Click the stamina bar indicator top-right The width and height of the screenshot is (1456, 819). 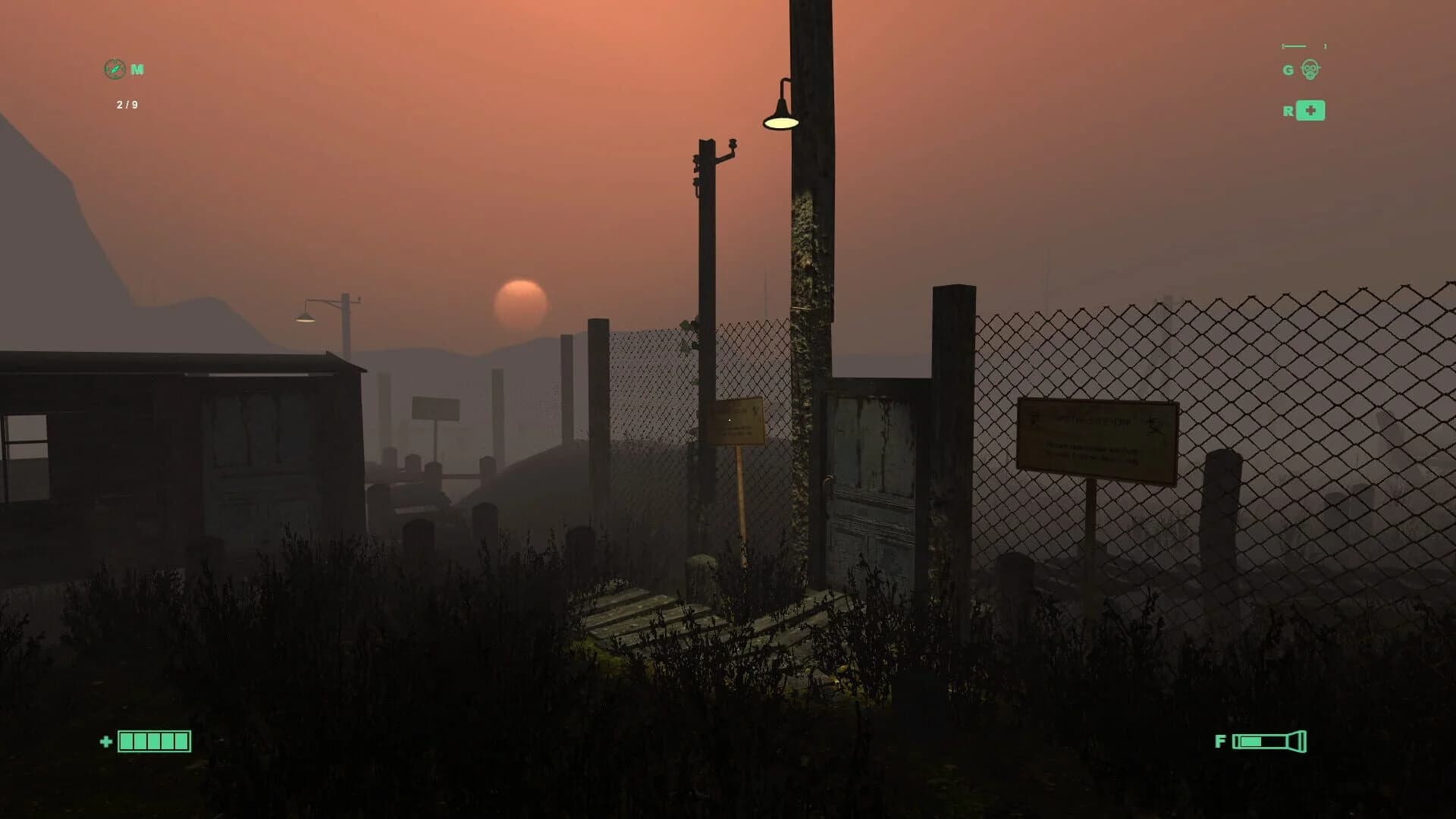(1303, 45)
